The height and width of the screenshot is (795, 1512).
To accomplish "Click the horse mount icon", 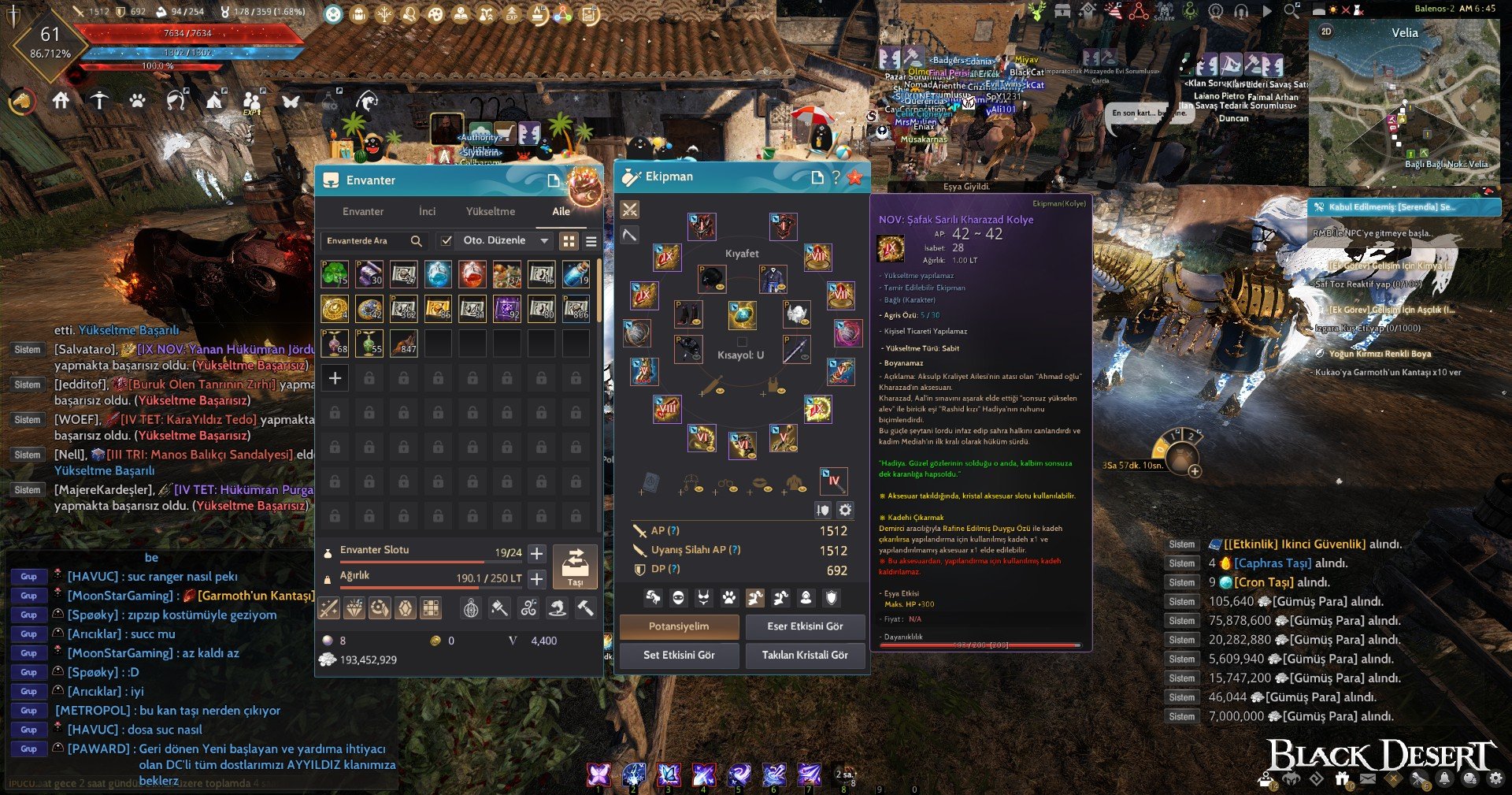I will (22, 101).
